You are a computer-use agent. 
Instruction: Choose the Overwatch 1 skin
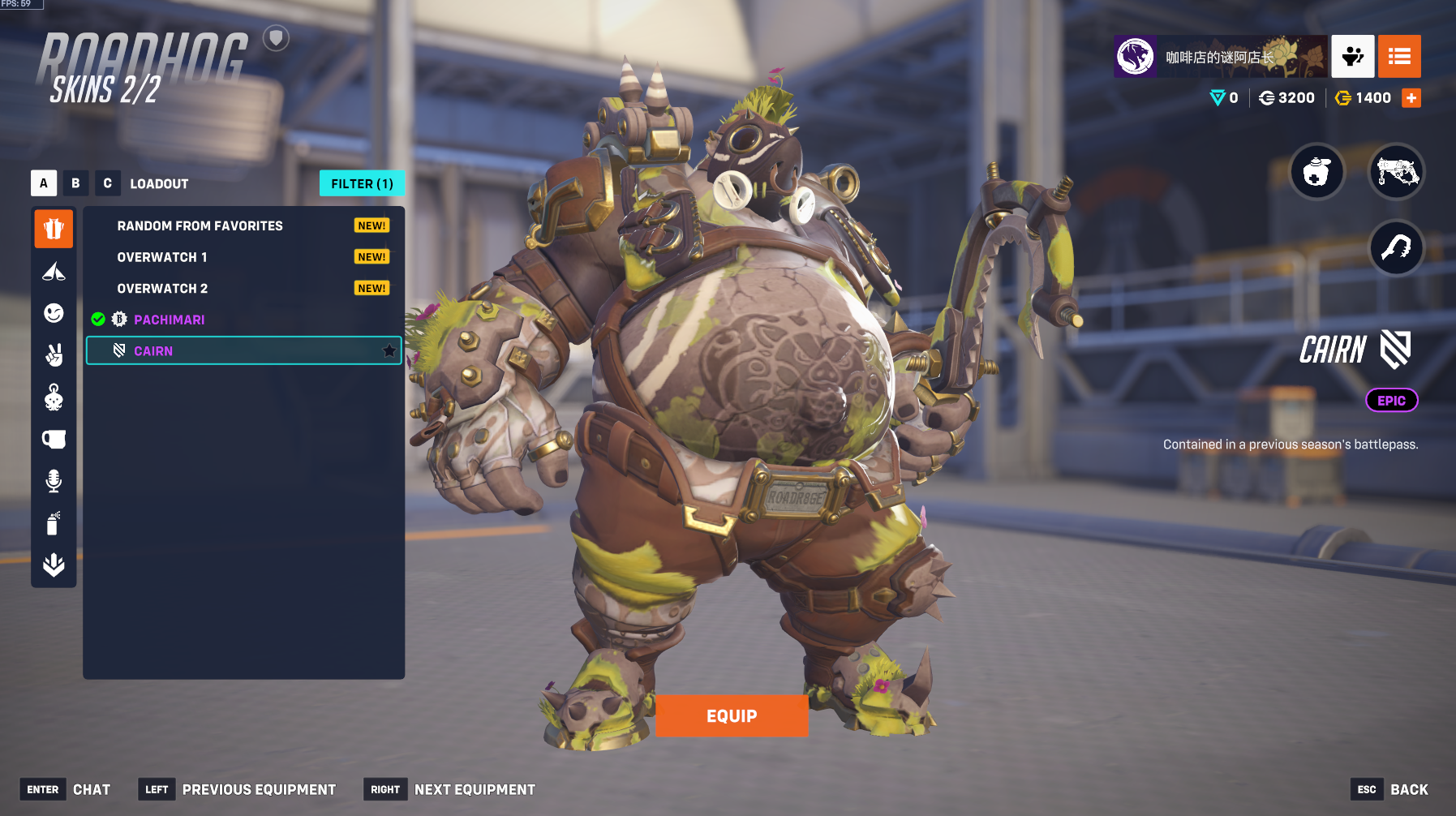coord(162,257)
